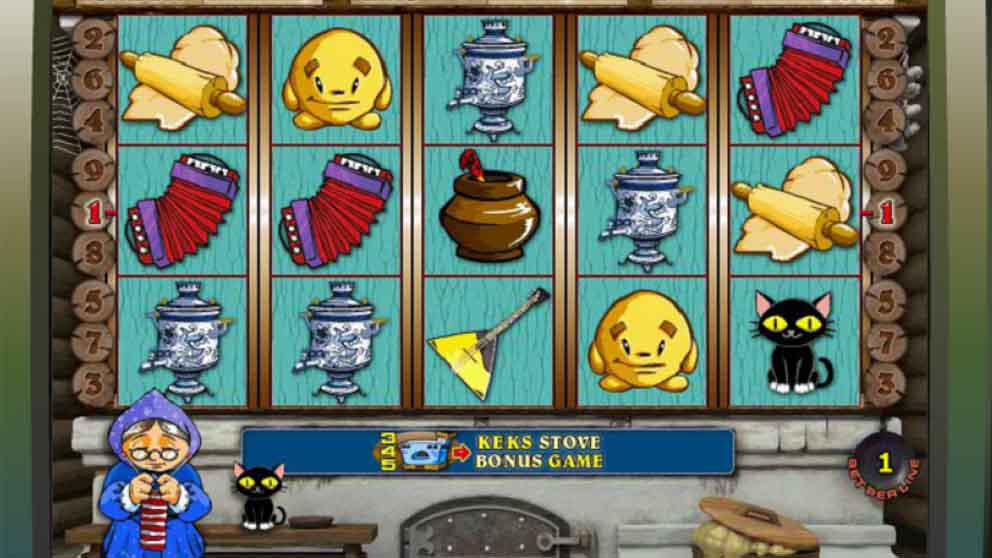Image resolution: width=992 pixels, height=558 pixels.
Task: Select the payline 2 marker left of the reels
Action: click(x=93, y=41)
